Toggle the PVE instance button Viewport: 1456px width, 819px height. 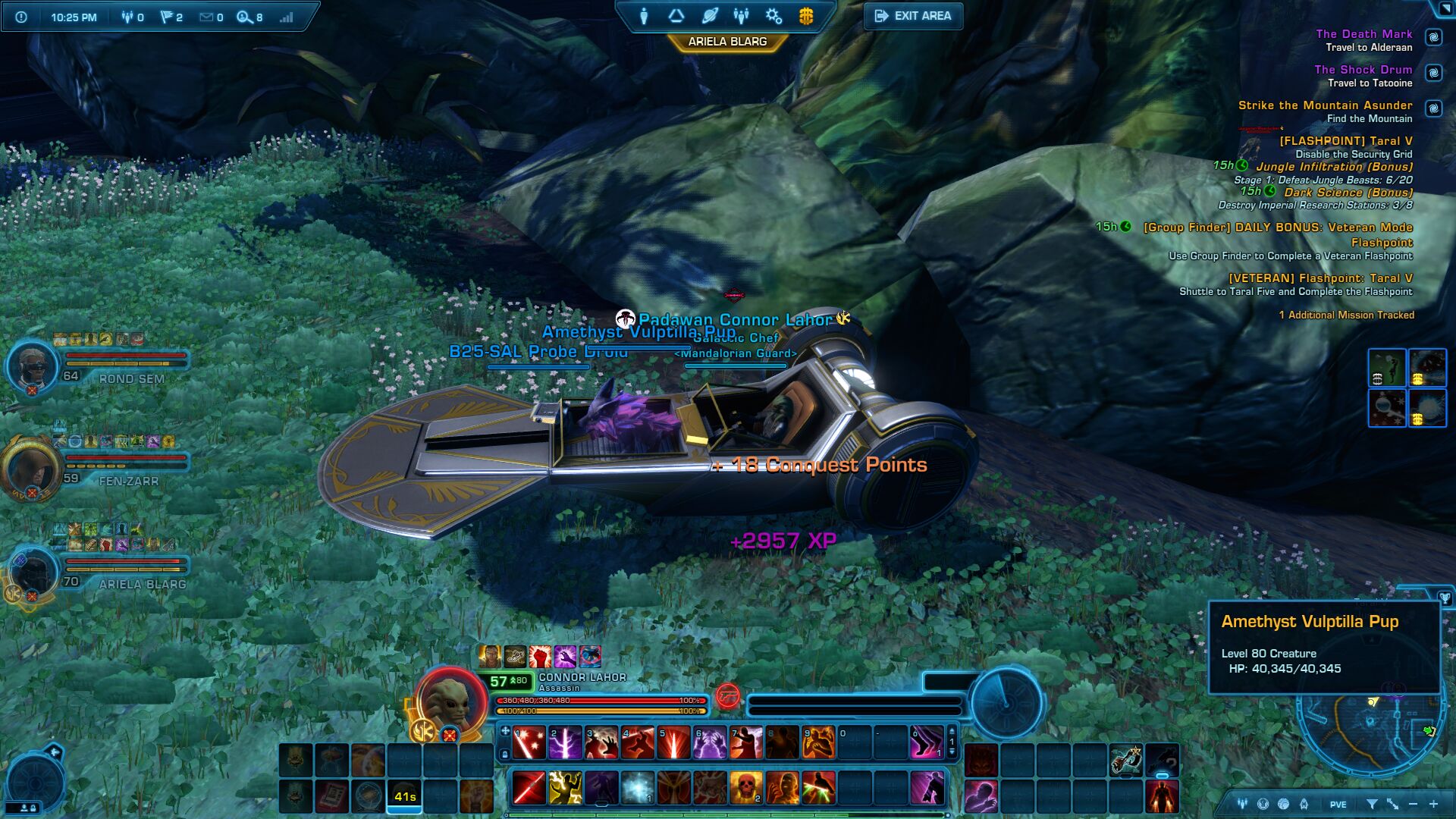tap(1338, 805)
